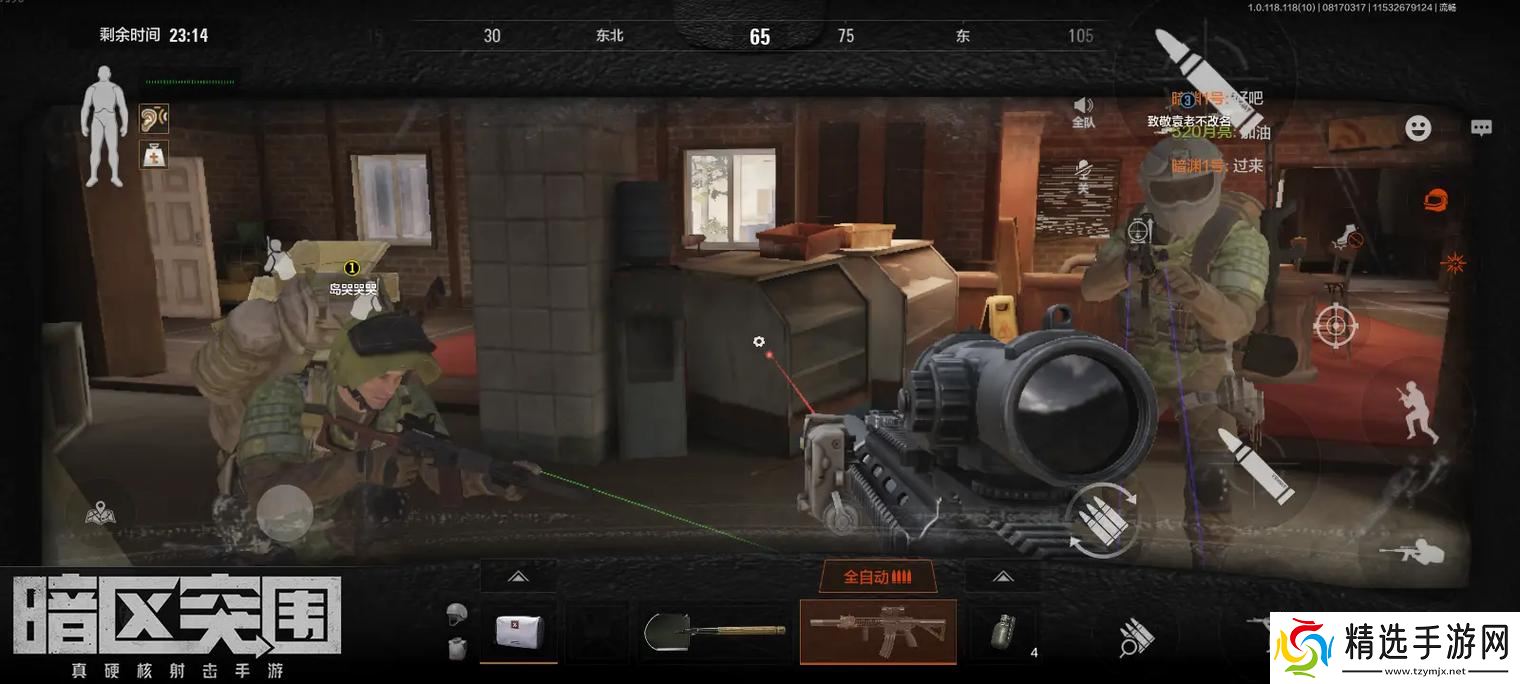The width and height of the screenshot is (1520, 684).
Task: Toggle the 全自动 fire mode button
Action: tap(877, 577)
